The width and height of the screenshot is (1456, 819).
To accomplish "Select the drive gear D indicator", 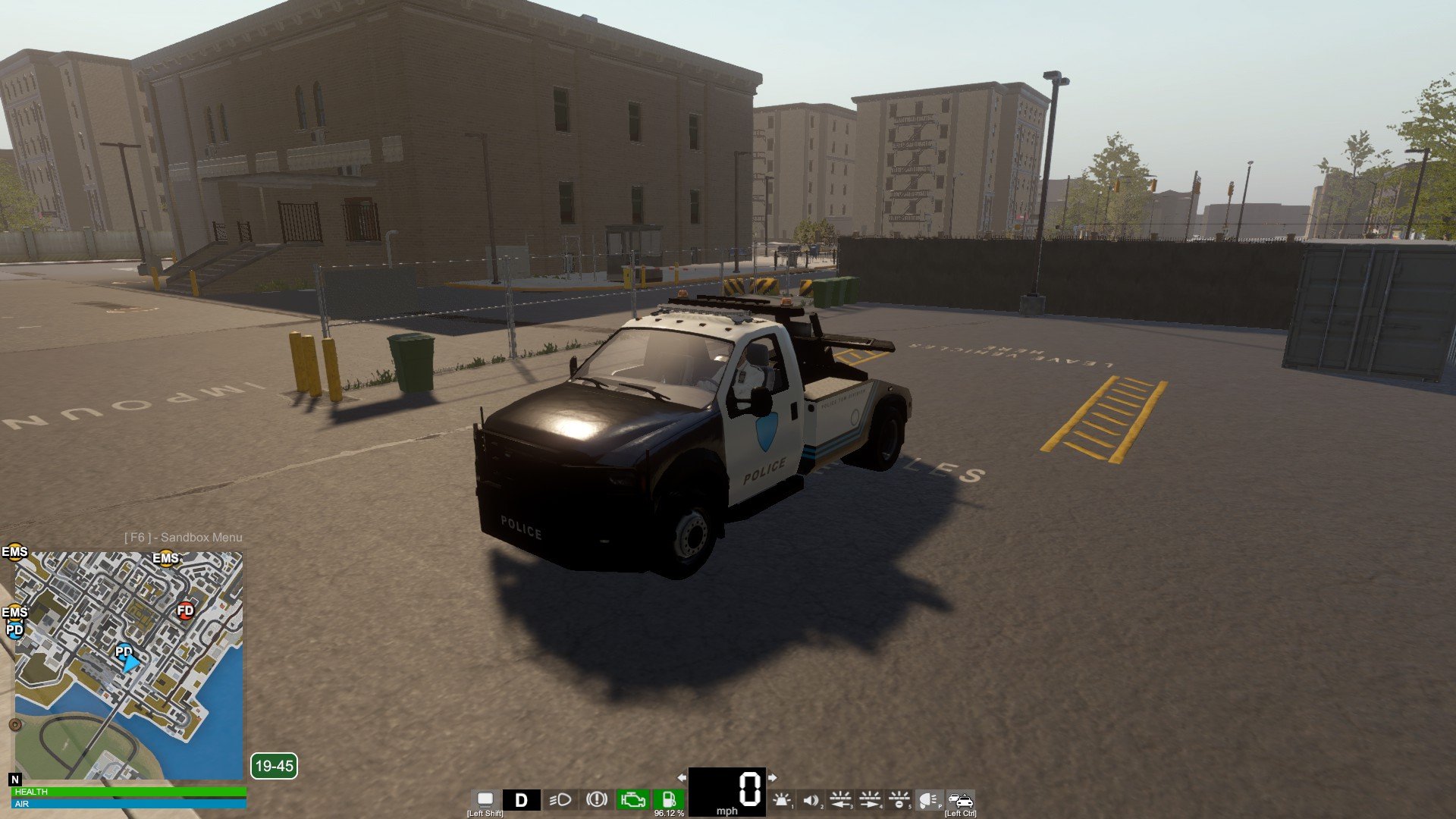I will pyautogui.click(x=521, y=800).
